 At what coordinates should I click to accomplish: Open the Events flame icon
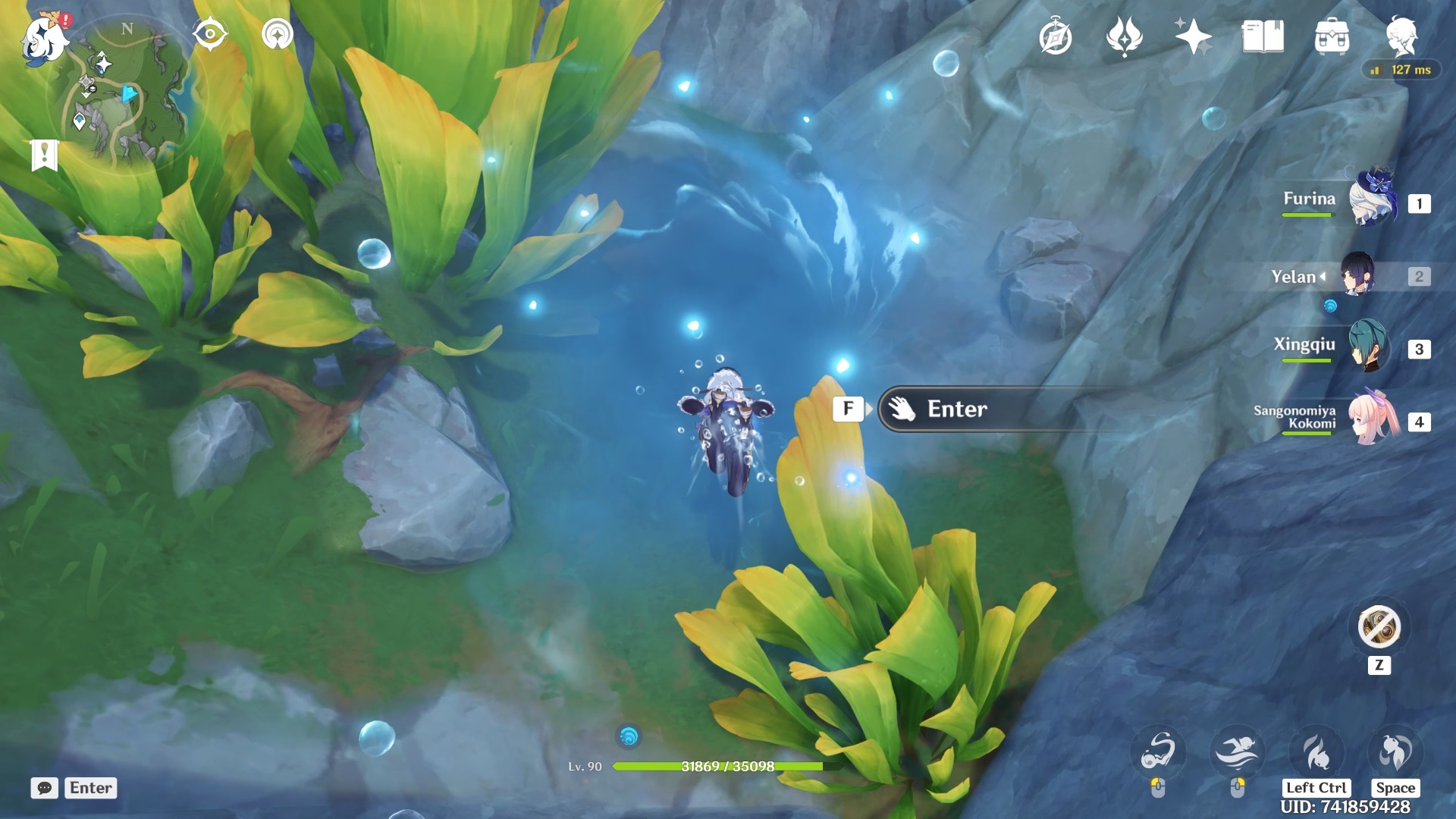pyautogui.click(x=1124, y=37)
